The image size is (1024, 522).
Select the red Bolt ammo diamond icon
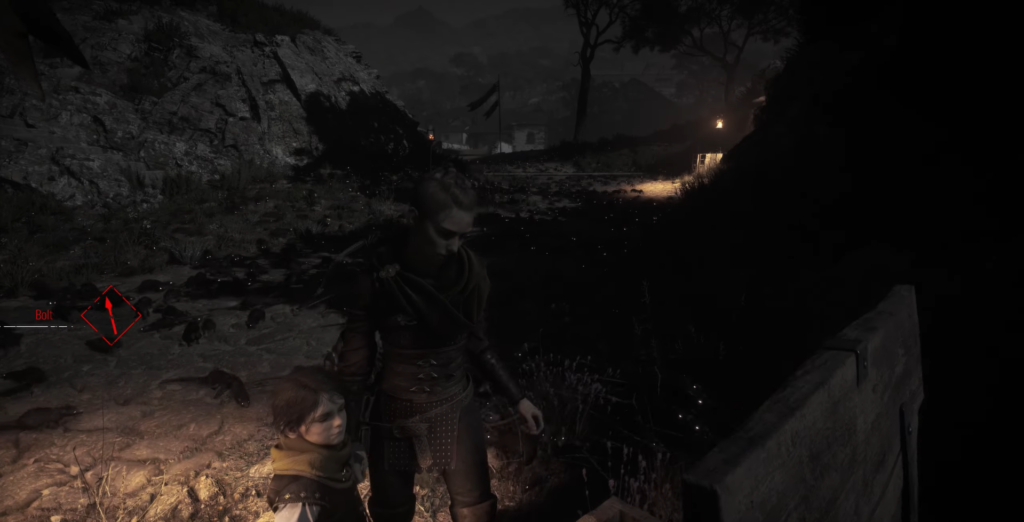110,315
